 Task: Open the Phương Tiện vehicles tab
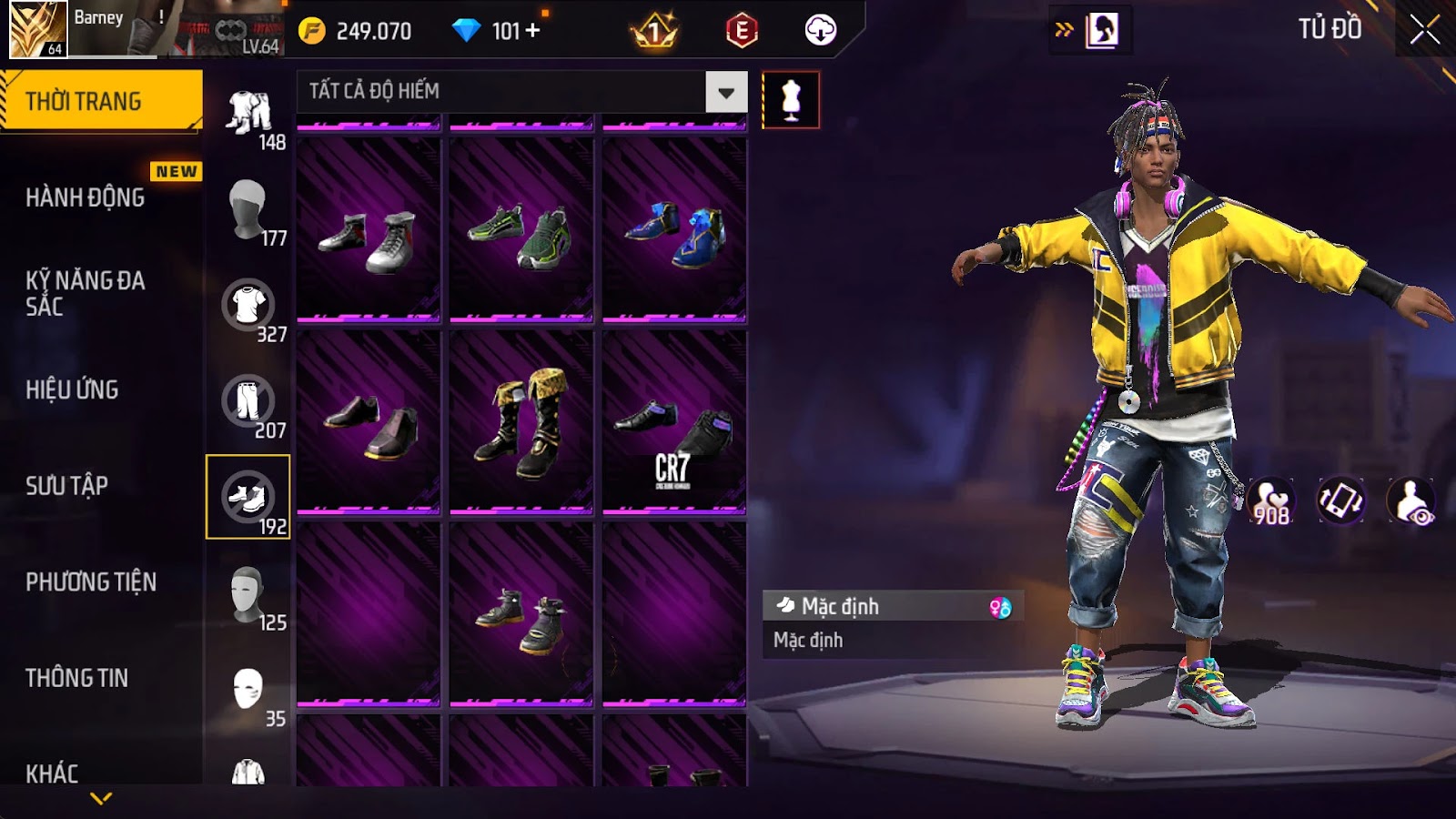[x=91, y=582]
